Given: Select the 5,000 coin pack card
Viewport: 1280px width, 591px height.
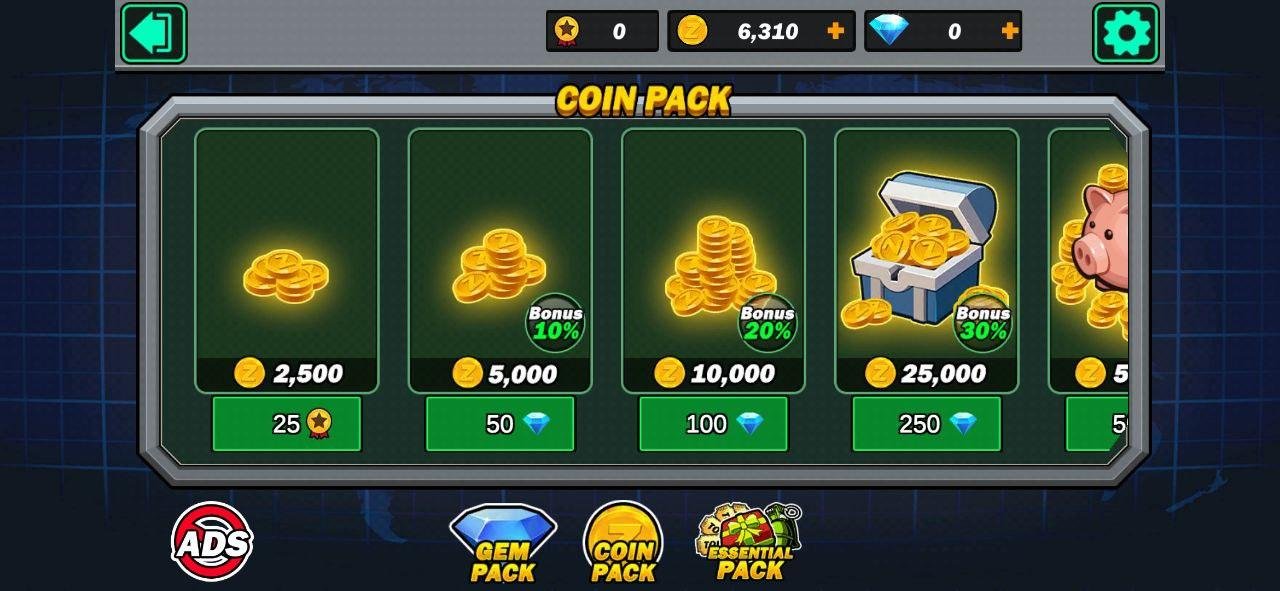Looking at the screenshot, I should pos(500,260).
